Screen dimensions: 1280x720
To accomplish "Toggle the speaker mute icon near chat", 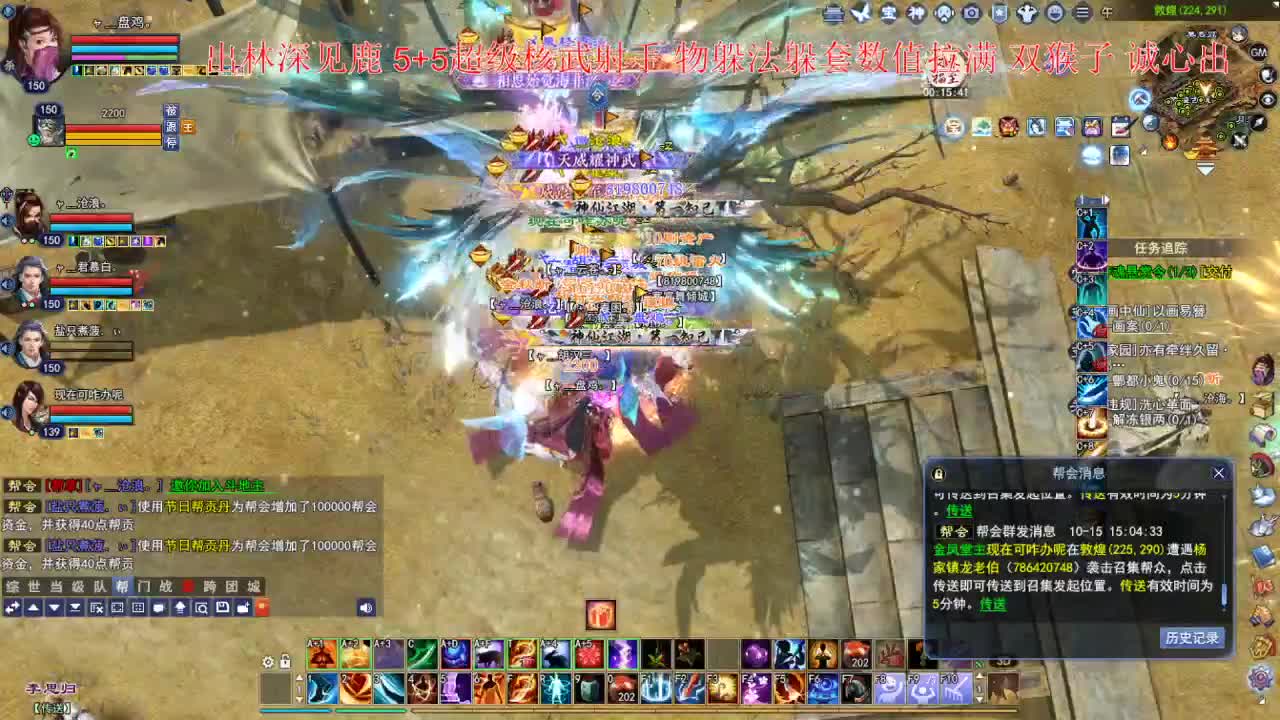I will (x=366, y=608).
